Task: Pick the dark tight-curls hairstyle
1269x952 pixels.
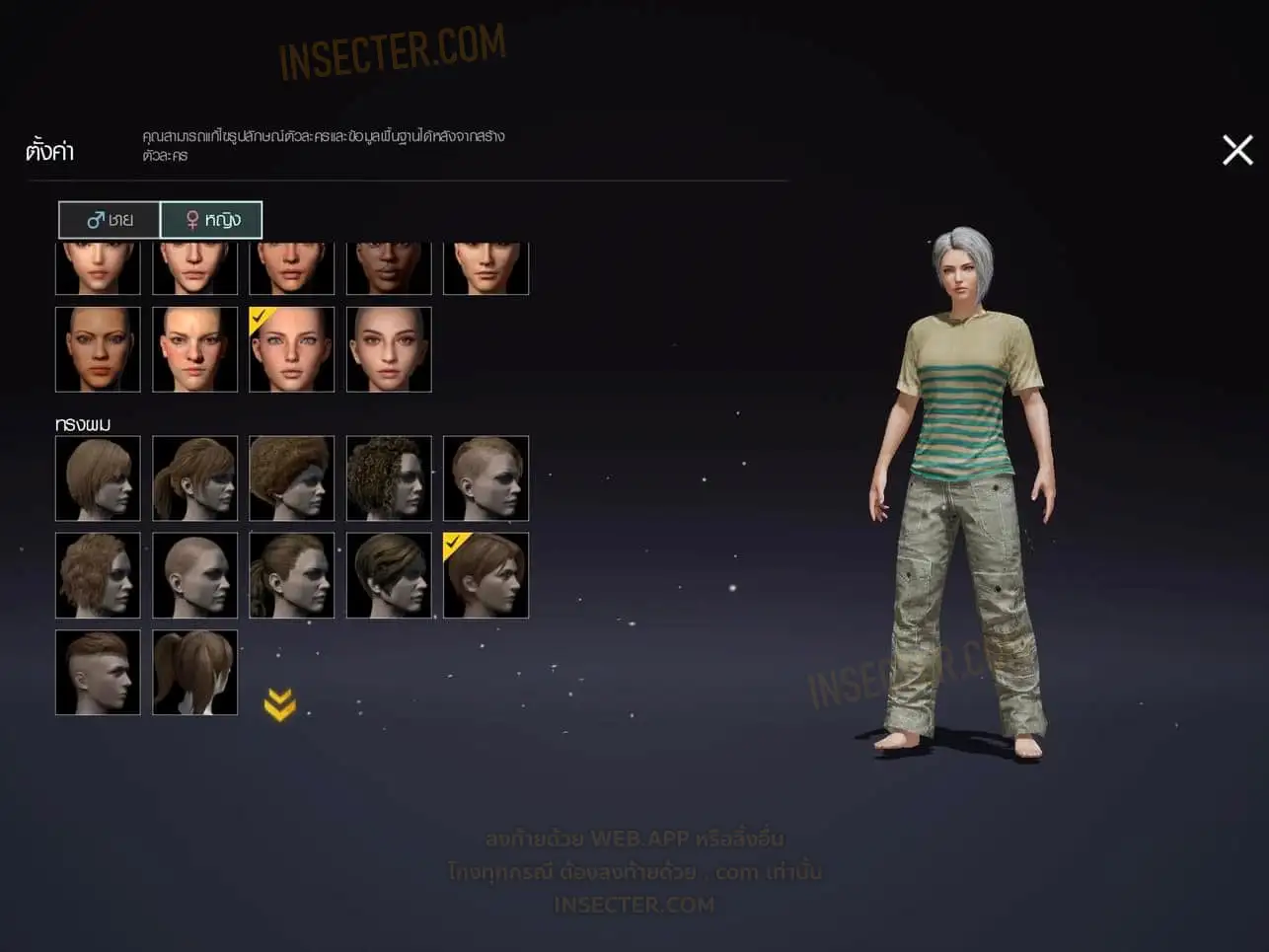Action: tap(389, 478)
